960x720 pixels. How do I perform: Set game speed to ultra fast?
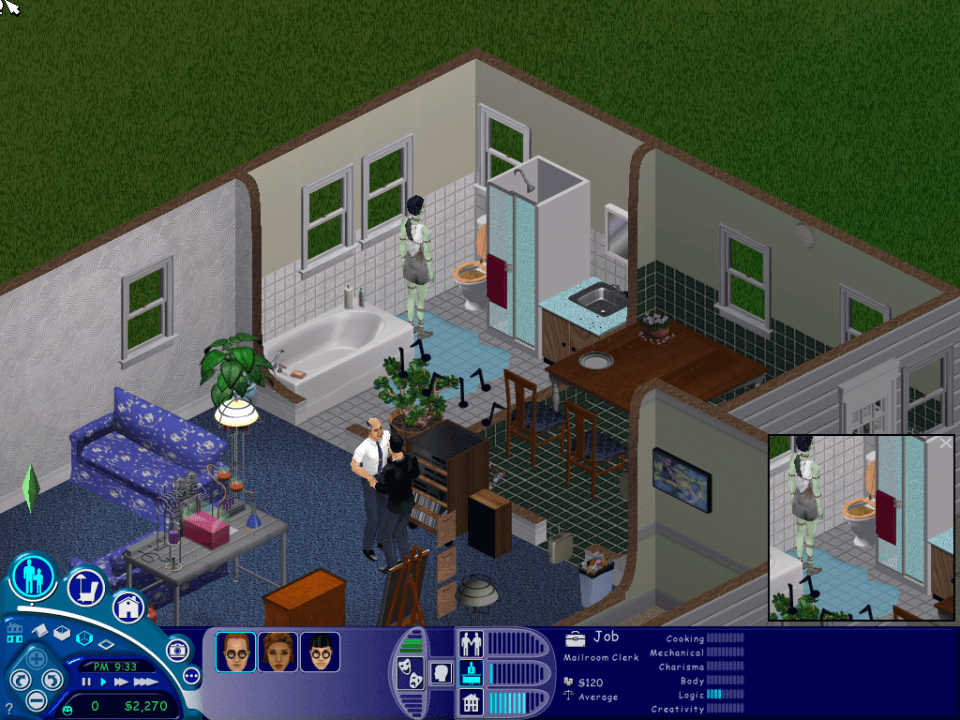tap(145, 681)
